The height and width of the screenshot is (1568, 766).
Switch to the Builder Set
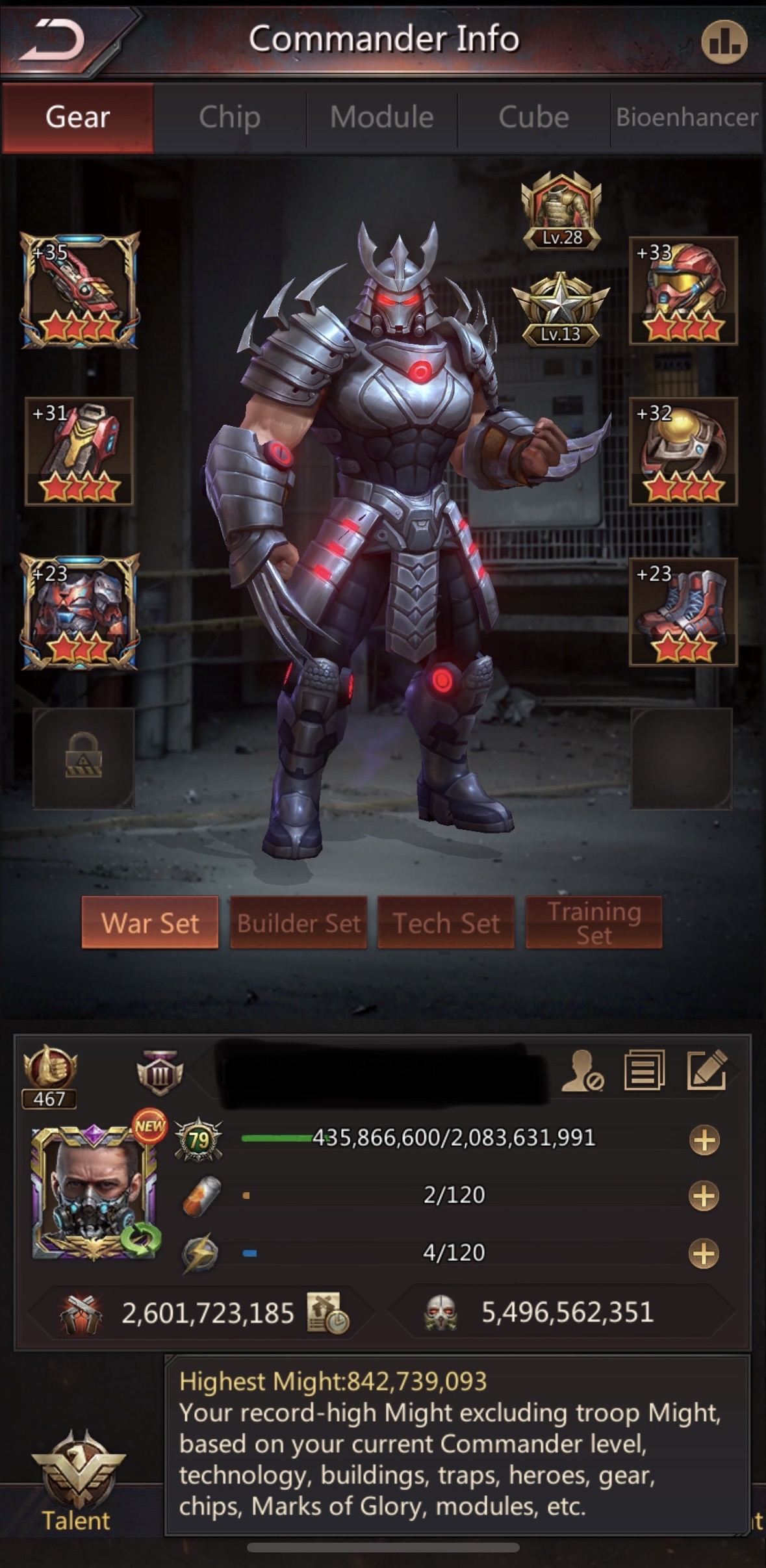(x=298, y=923)
